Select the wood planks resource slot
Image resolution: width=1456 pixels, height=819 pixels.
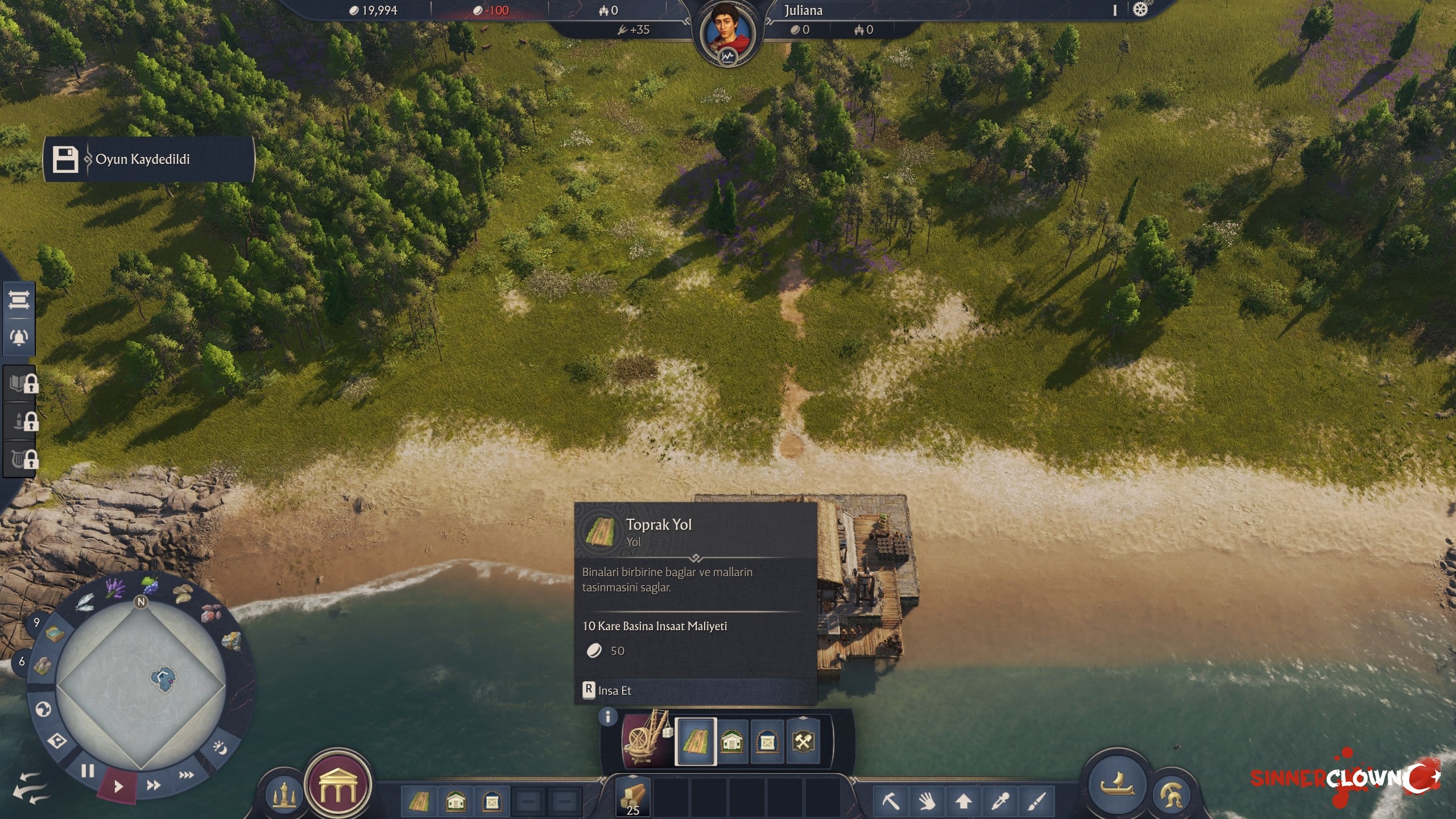pos(633,797)
